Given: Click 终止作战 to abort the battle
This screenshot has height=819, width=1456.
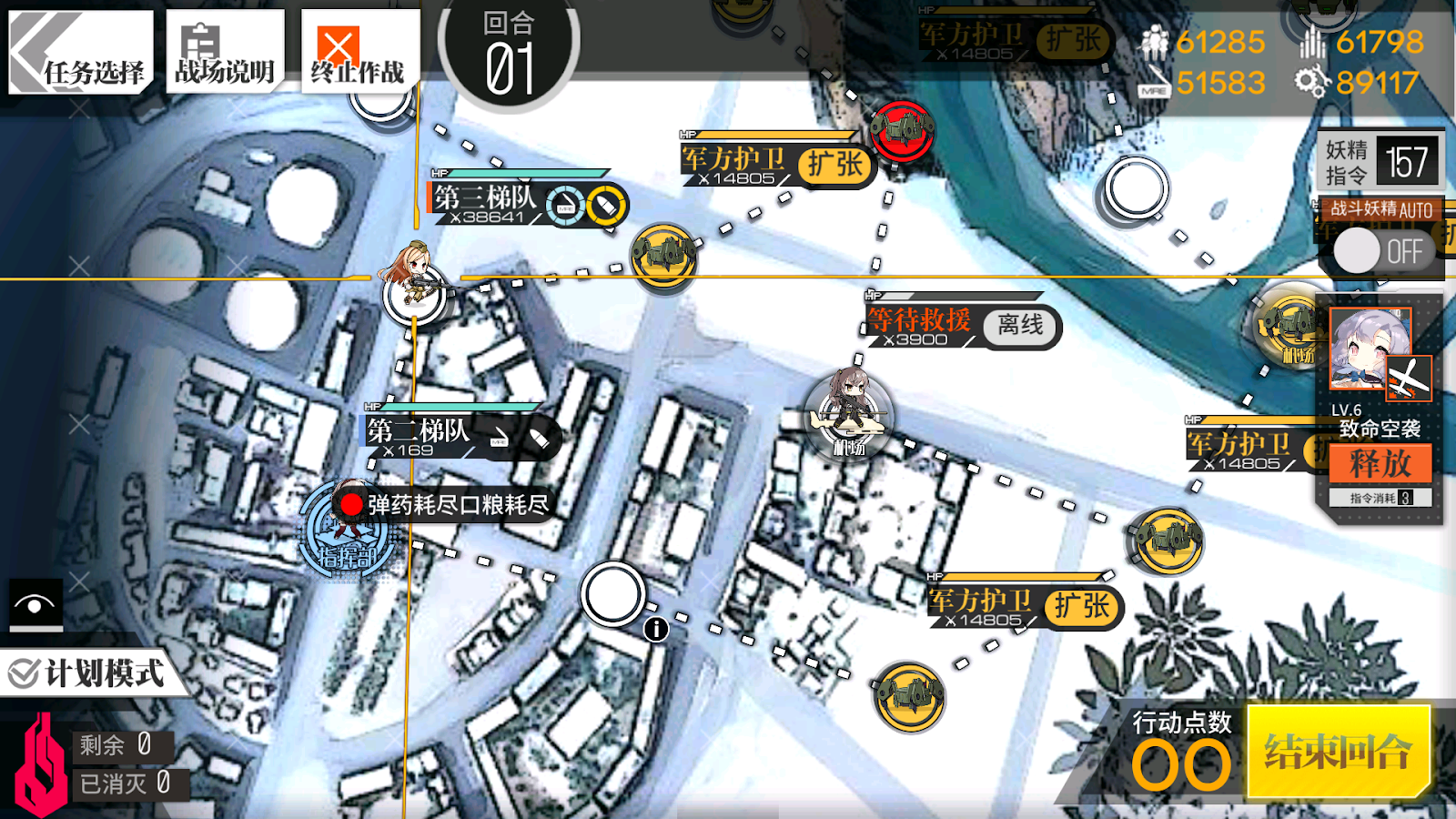Looking at the screenshot, I should [359, 53].
